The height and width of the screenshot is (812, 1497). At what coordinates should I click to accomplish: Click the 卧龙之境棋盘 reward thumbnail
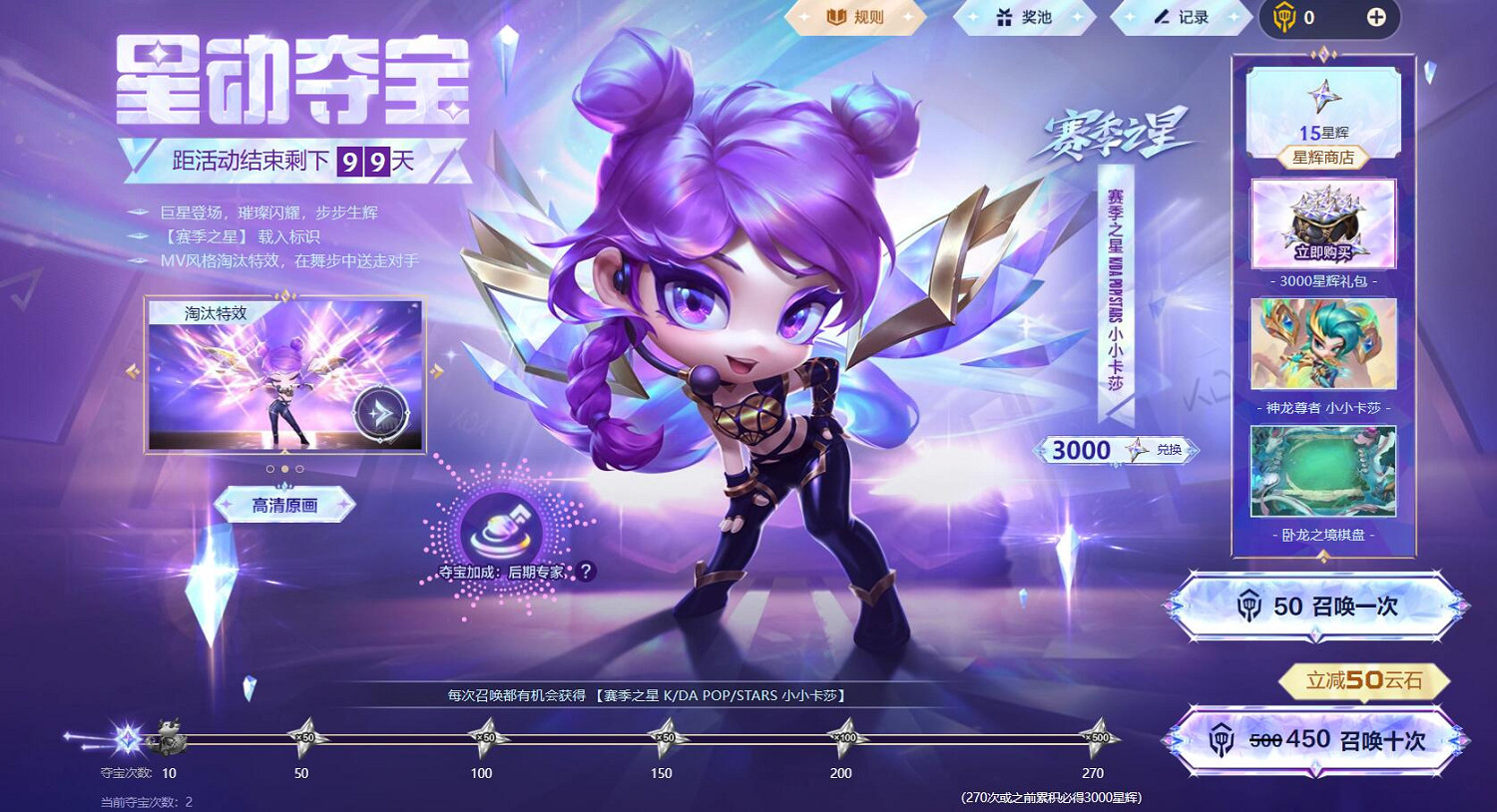click(x=1322, y=467)
